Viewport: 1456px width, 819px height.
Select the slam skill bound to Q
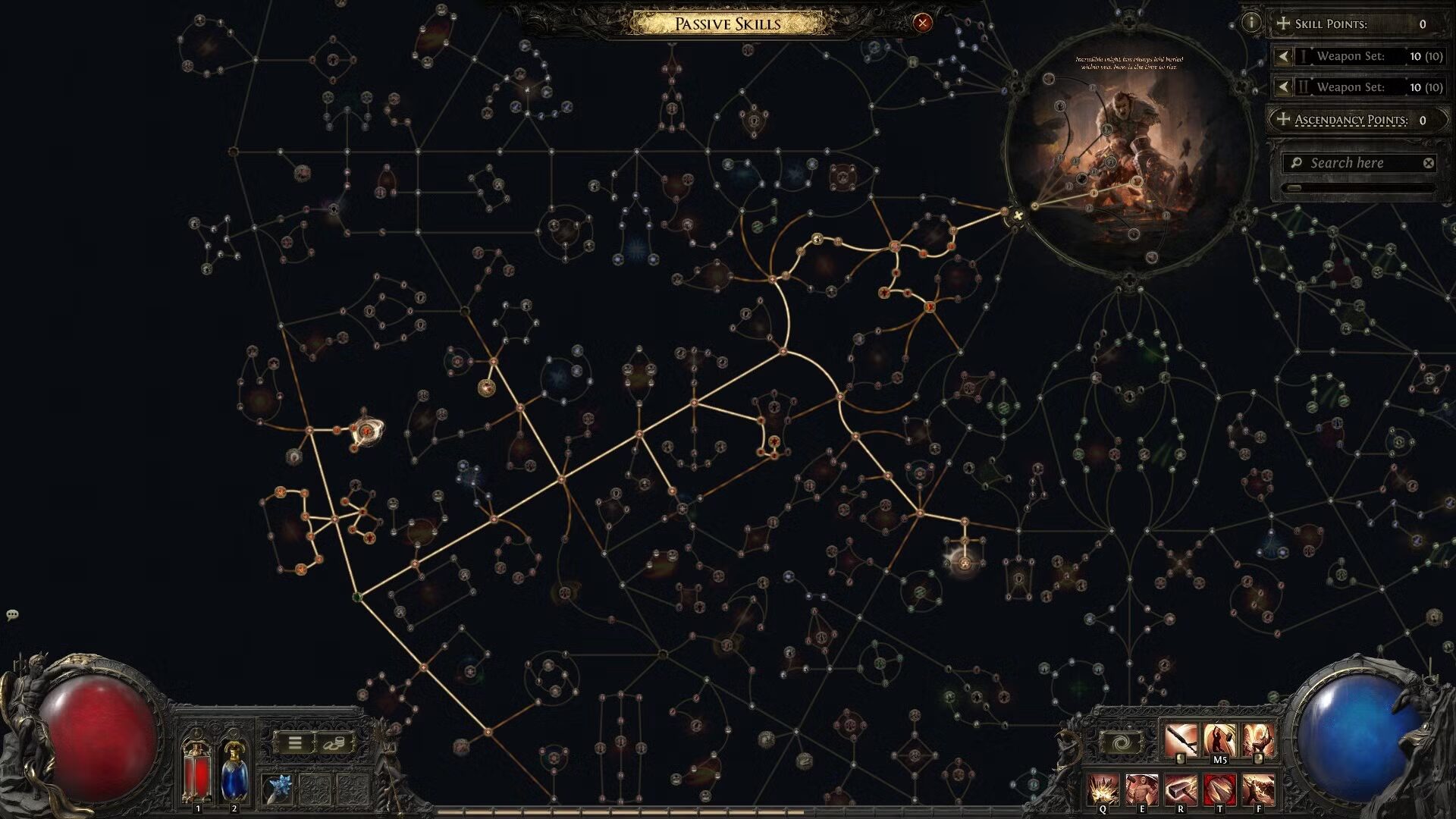pyautogui.click(x=1103, y=787)
